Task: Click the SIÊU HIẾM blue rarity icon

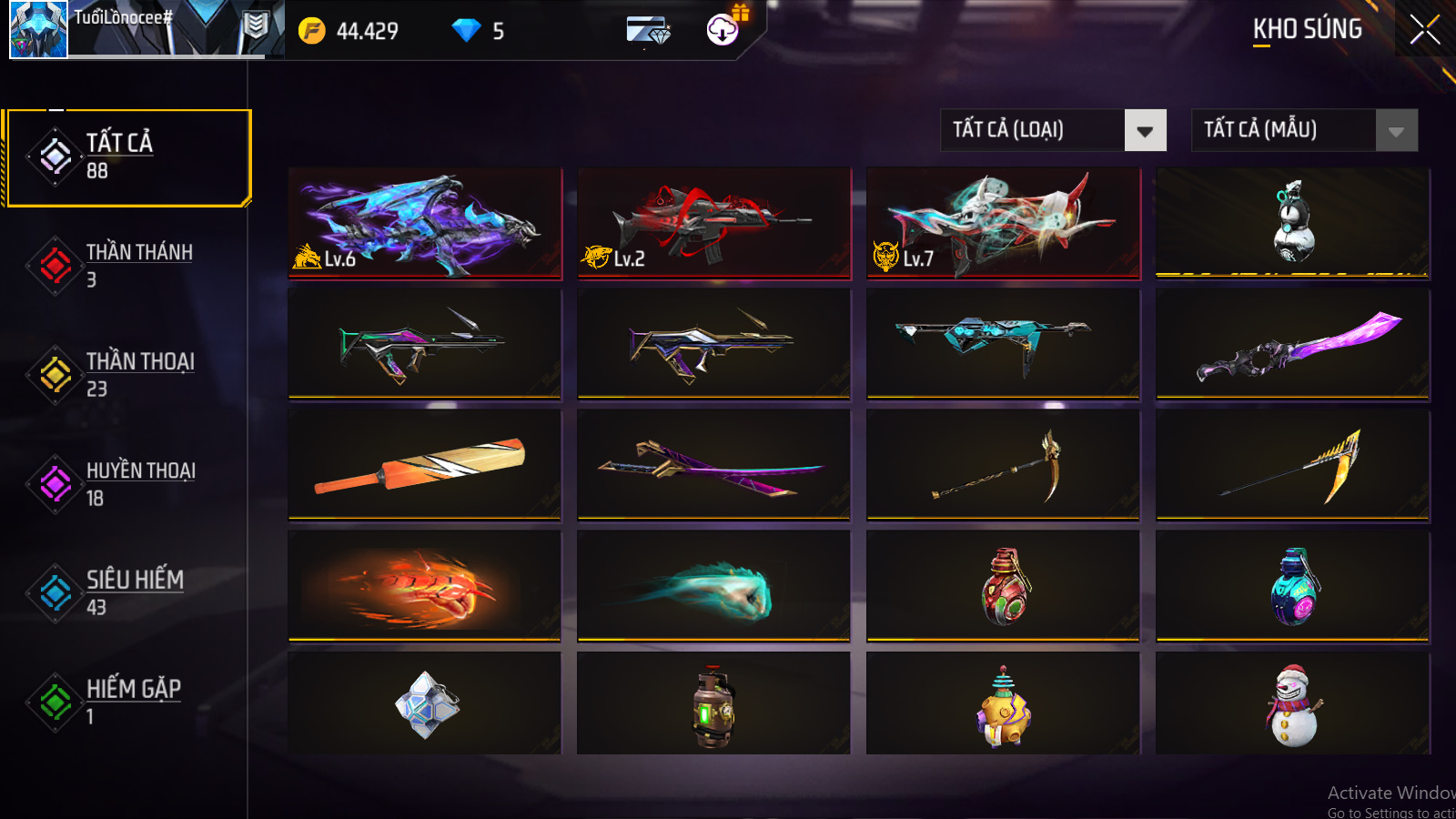Action: 54,592
